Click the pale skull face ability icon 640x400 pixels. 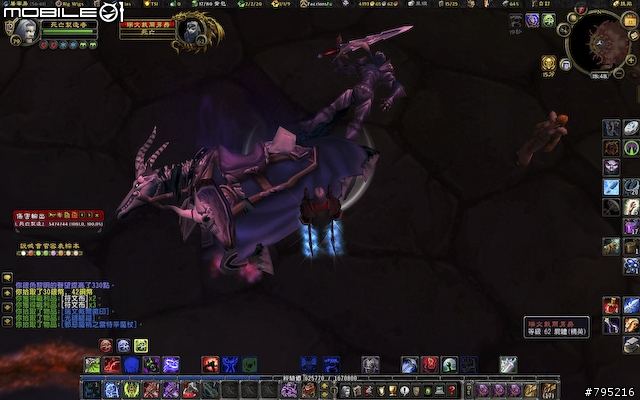point(123,345)
